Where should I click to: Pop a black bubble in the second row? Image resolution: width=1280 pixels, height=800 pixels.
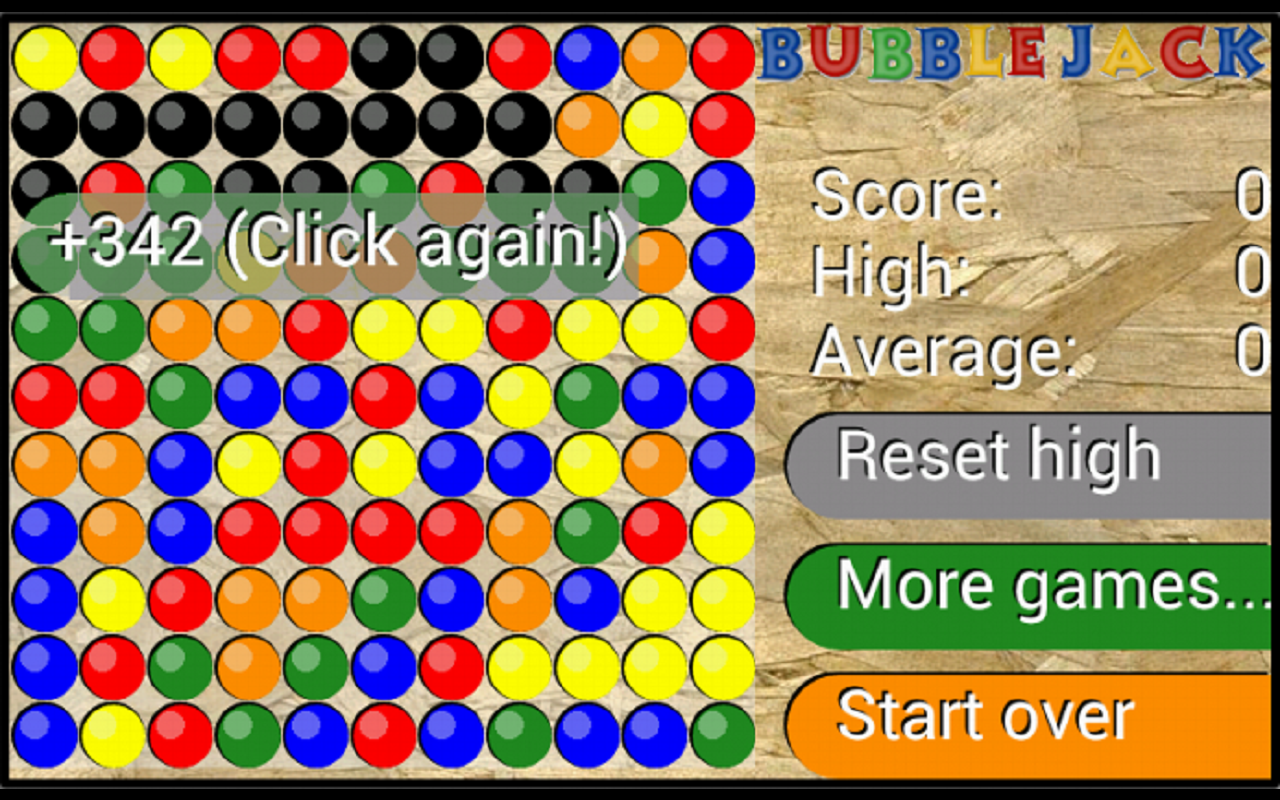[x=250, y=125]
